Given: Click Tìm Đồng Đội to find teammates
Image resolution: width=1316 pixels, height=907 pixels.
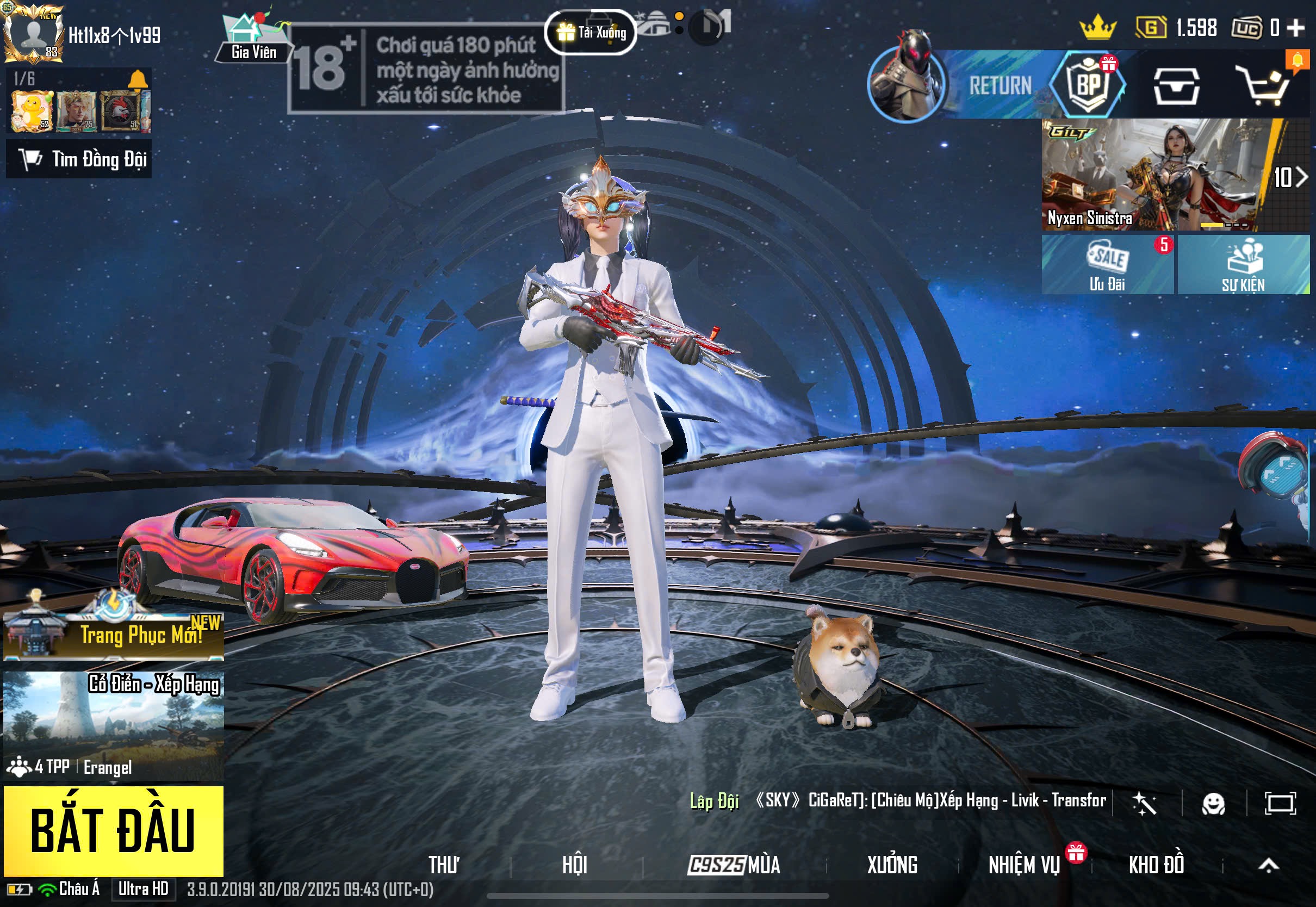Looking at the screenshot, I should pos(79,159).
